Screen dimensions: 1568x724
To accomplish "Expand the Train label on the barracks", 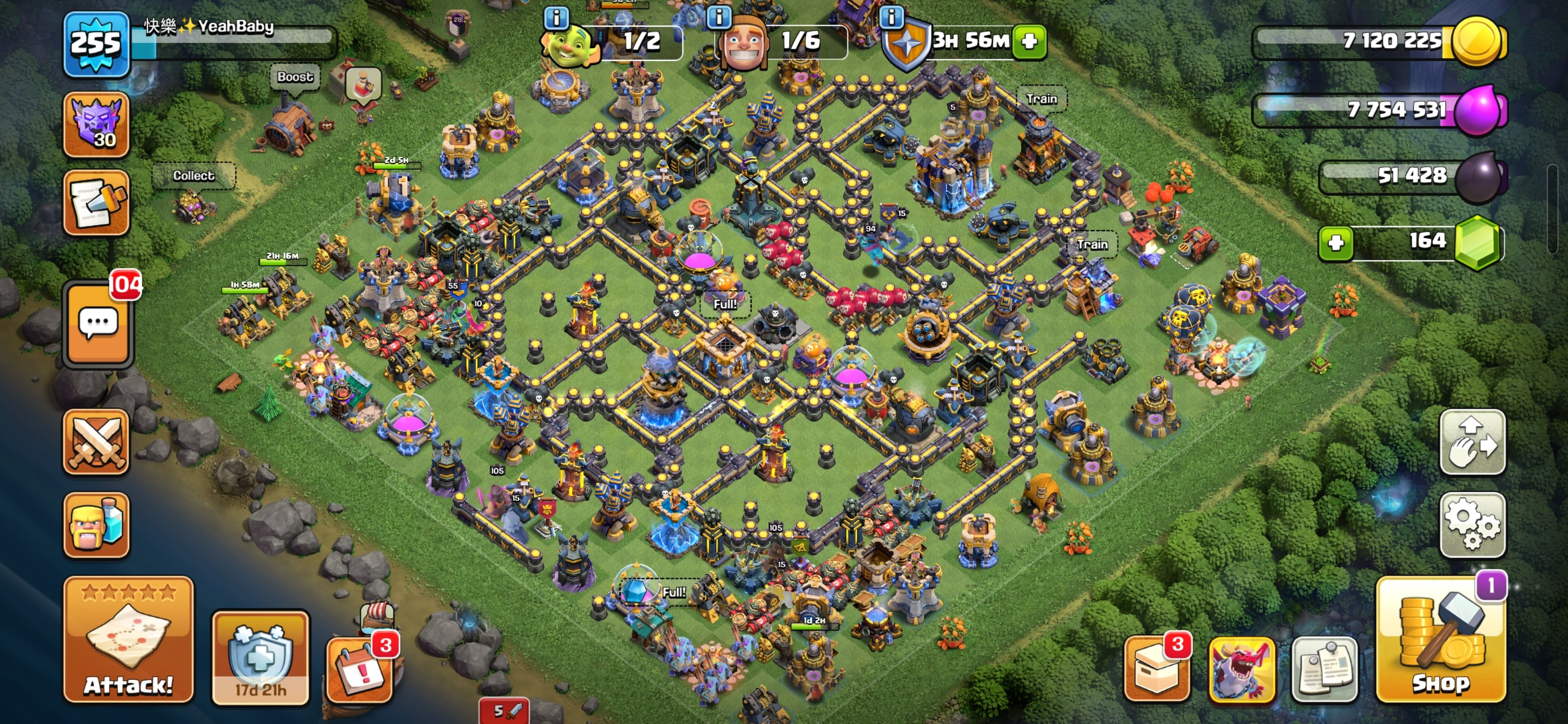I will click(x=1092, y=244).
